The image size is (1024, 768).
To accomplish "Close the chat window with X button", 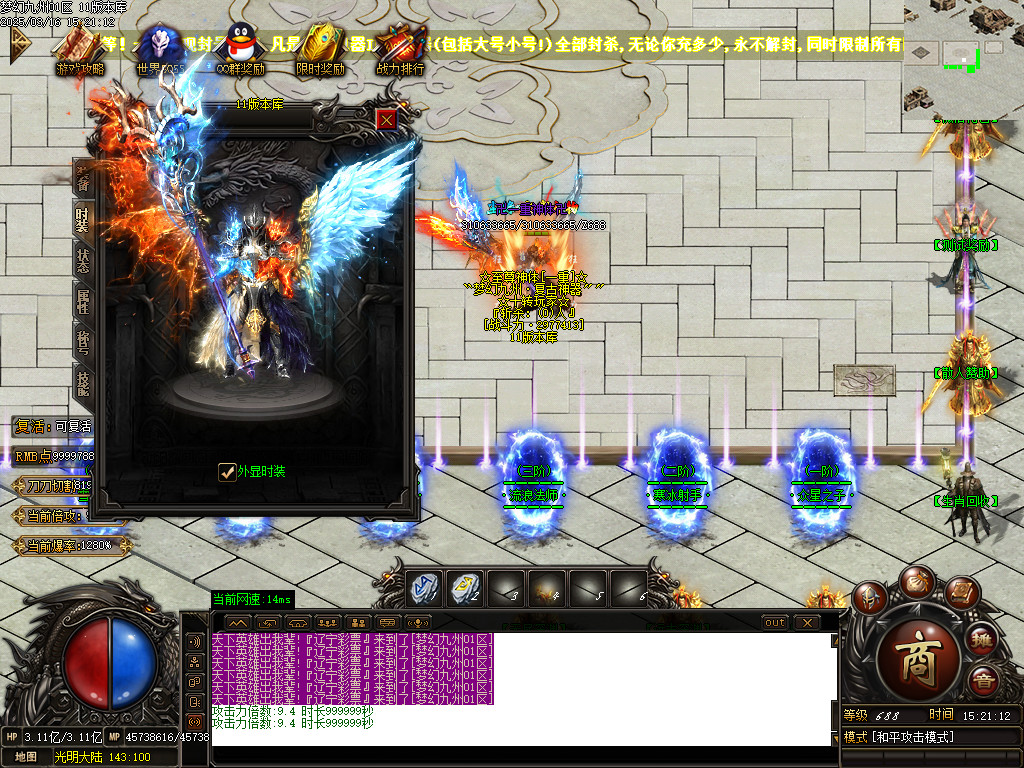I will pos(806,622).
